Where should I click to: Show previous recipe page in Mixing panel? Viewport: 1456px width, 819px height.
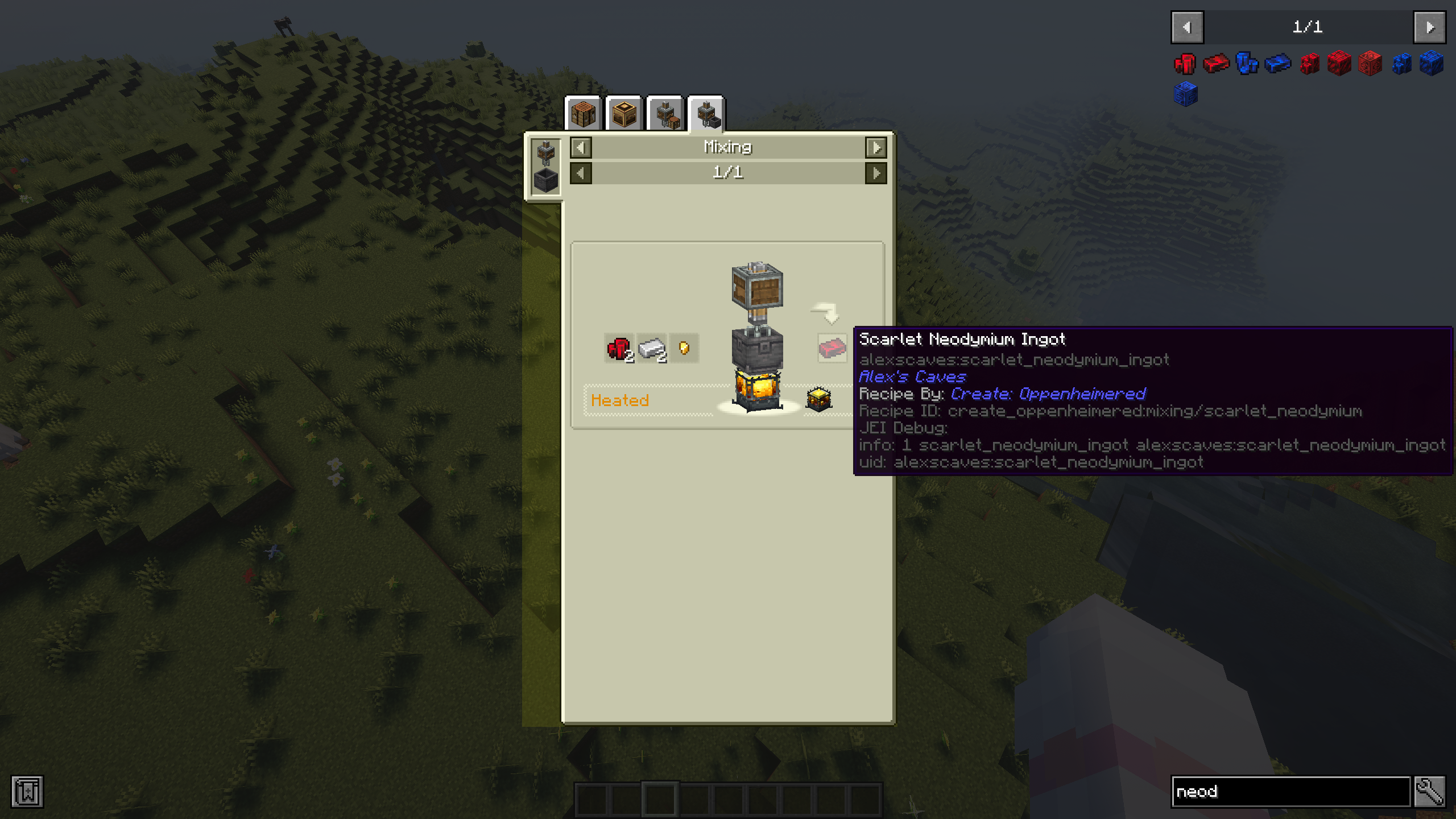click(x=581, y=173)
